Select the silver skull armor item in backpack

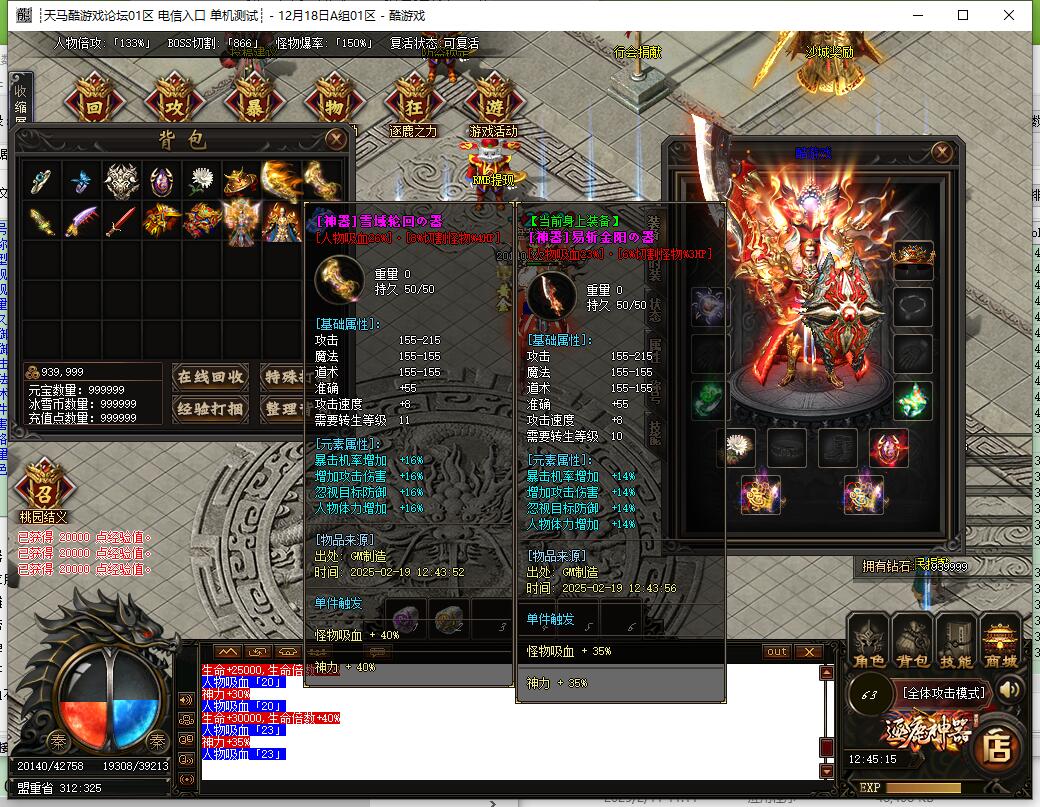click(x=122, y=181)
